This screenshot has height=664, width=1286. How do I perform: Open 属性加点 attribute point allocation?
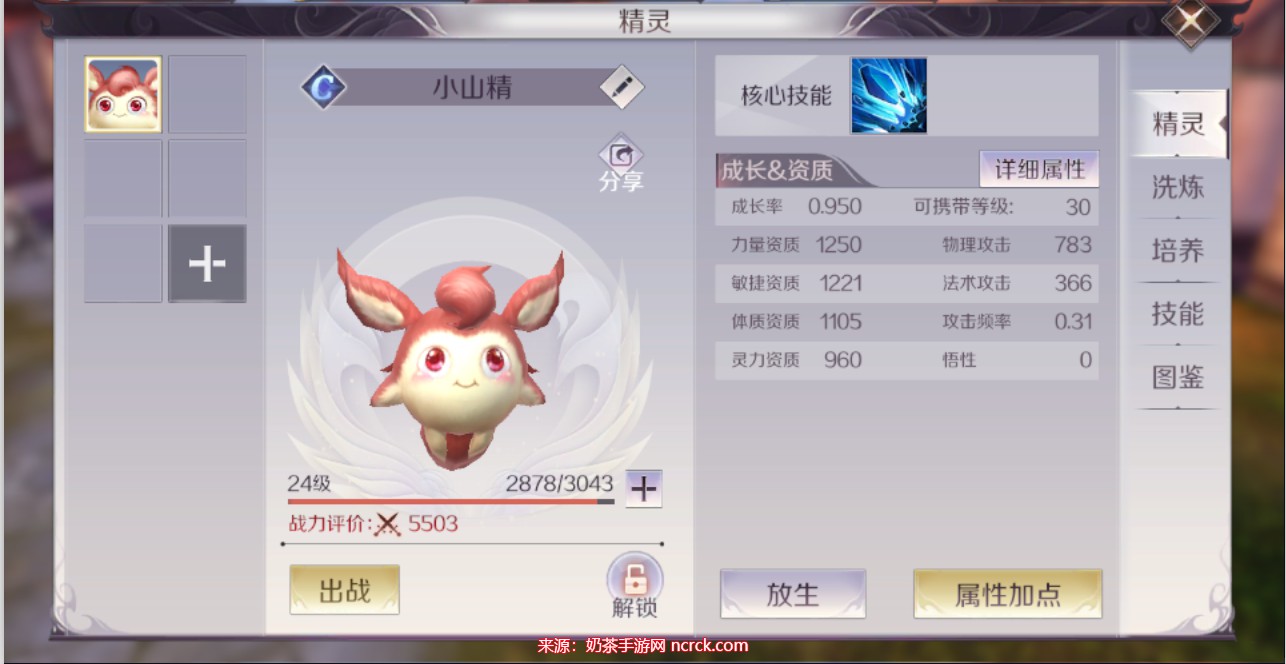[x=1007, y=594]
